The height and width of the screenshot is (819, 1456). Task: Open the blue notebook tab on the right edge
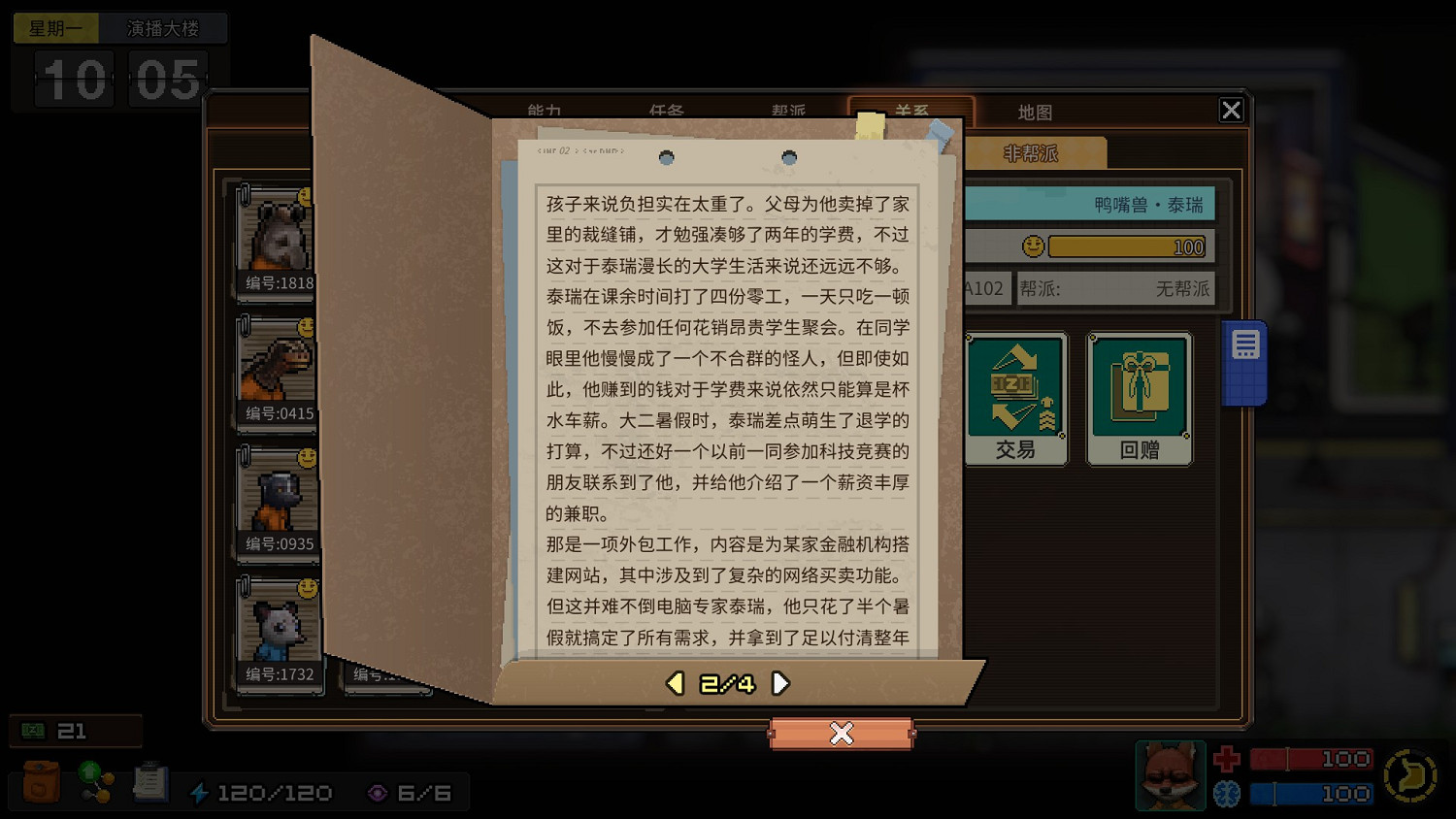(1245, 359)
